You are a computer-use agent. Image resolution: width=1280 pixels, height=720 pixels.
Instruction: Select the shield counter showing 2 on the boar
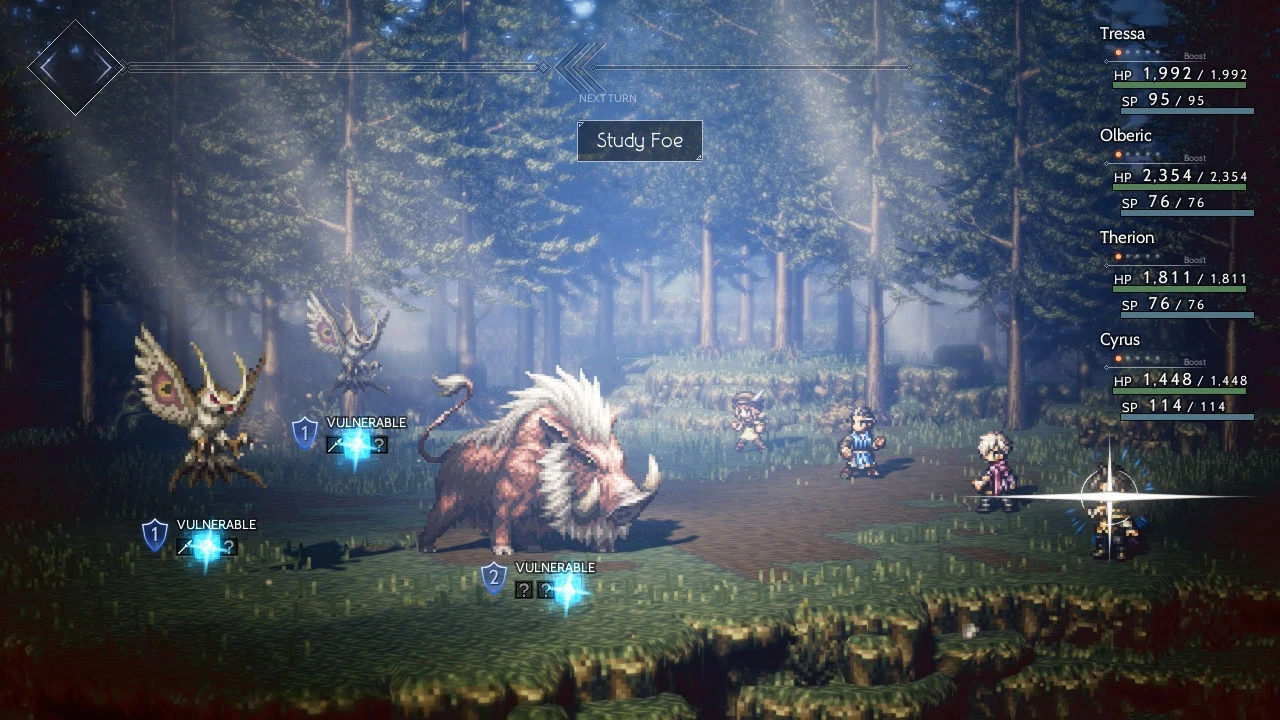pos(496,577)
